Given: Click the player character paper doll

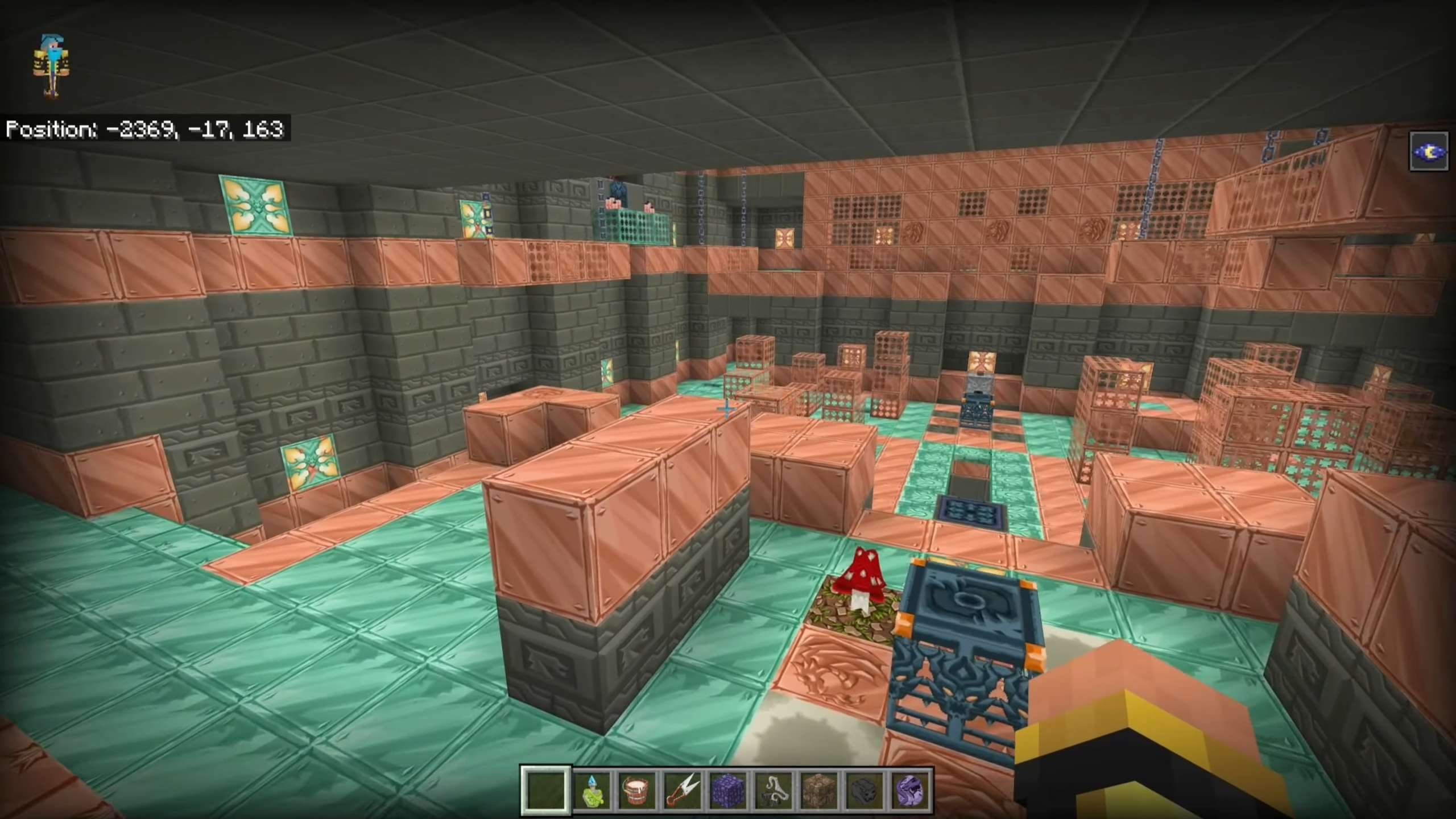Looking at the screenshot, I should click(x=52, y=65).
